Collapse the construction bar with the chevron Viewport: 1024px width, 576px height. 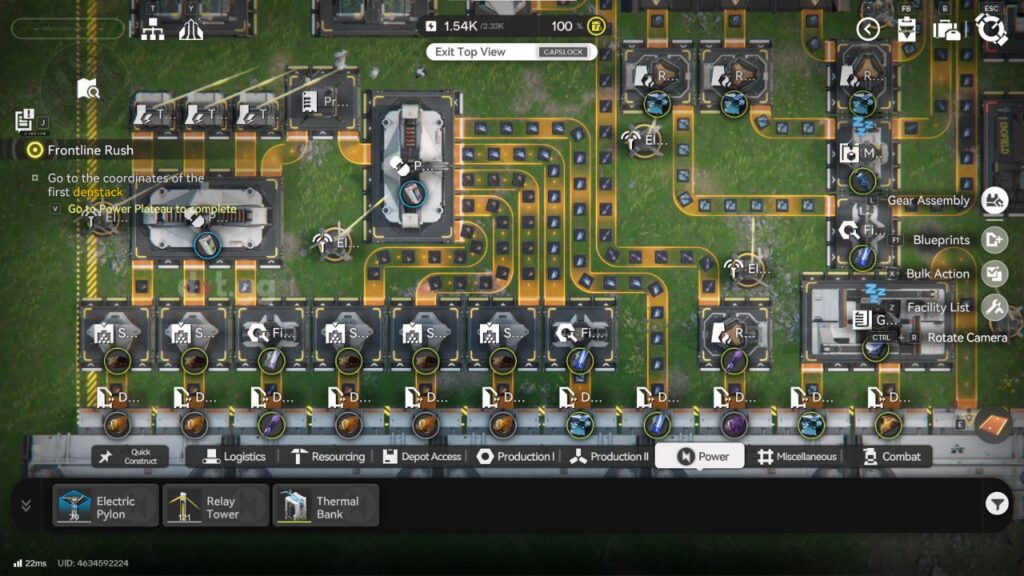coord(26,505)
